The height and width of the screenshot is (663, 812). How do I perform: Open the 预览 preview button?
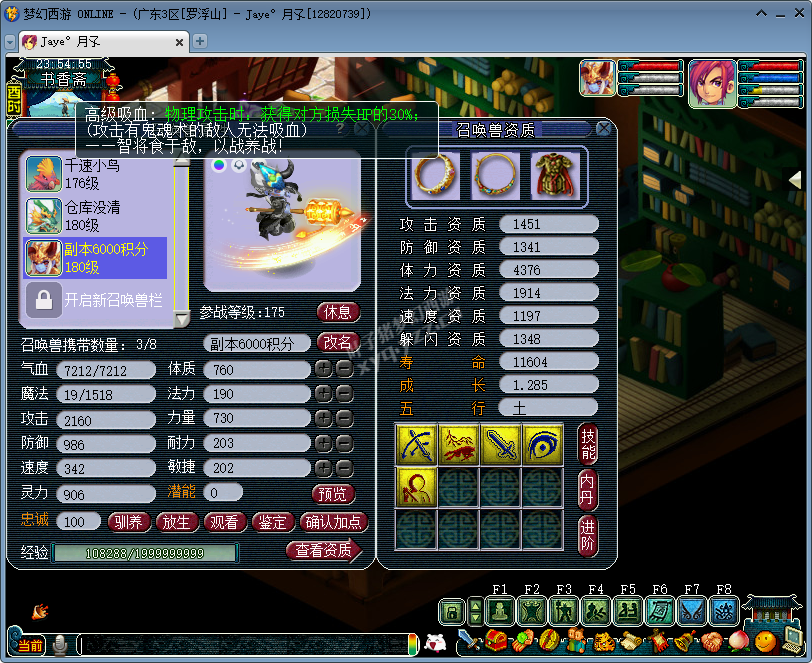point(334,494)
